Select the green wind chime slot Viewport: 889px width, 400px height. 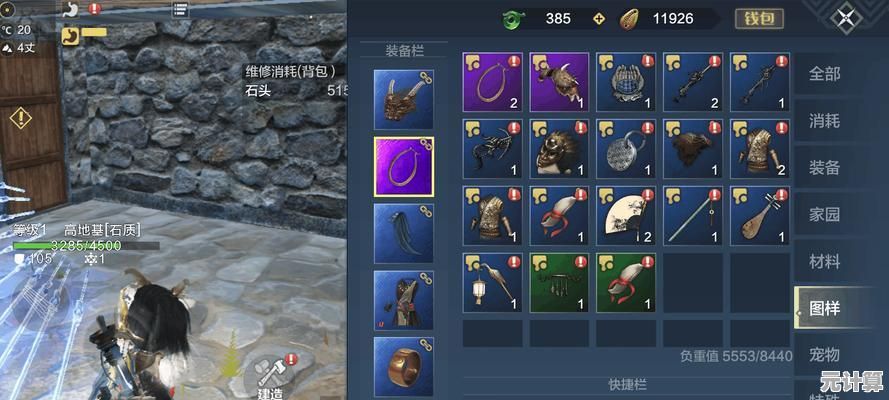(559, 282)
